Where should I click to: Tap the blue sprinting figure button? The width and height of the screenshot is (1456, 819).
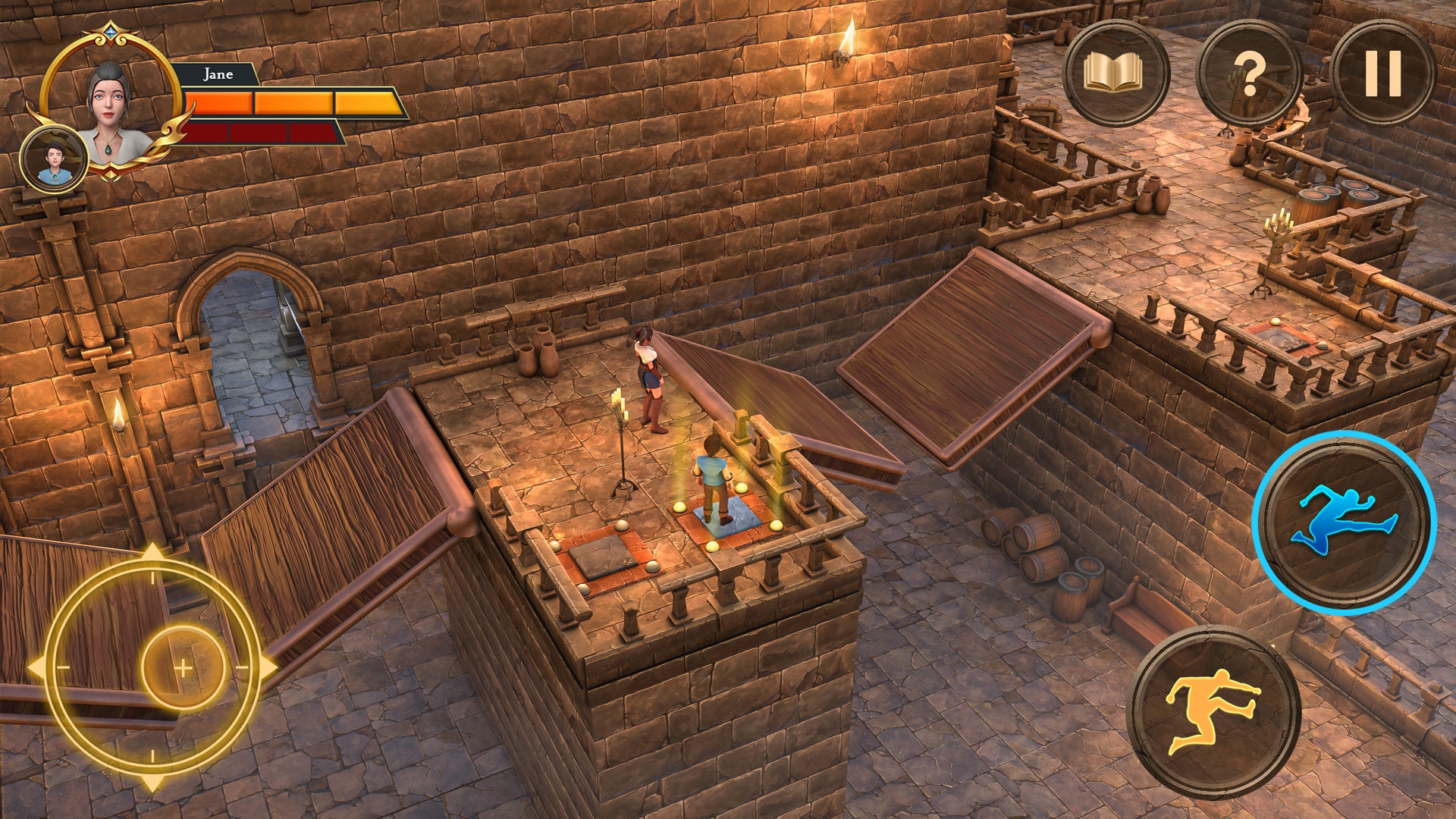[x=1345, y=523]
